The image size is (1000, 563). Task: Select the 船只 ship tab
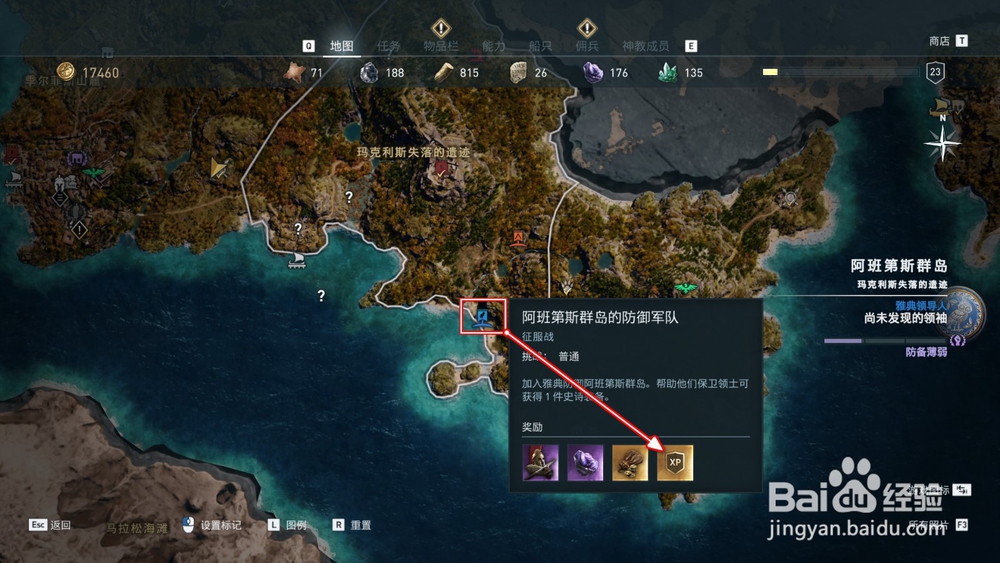click(x=540, y=46)
